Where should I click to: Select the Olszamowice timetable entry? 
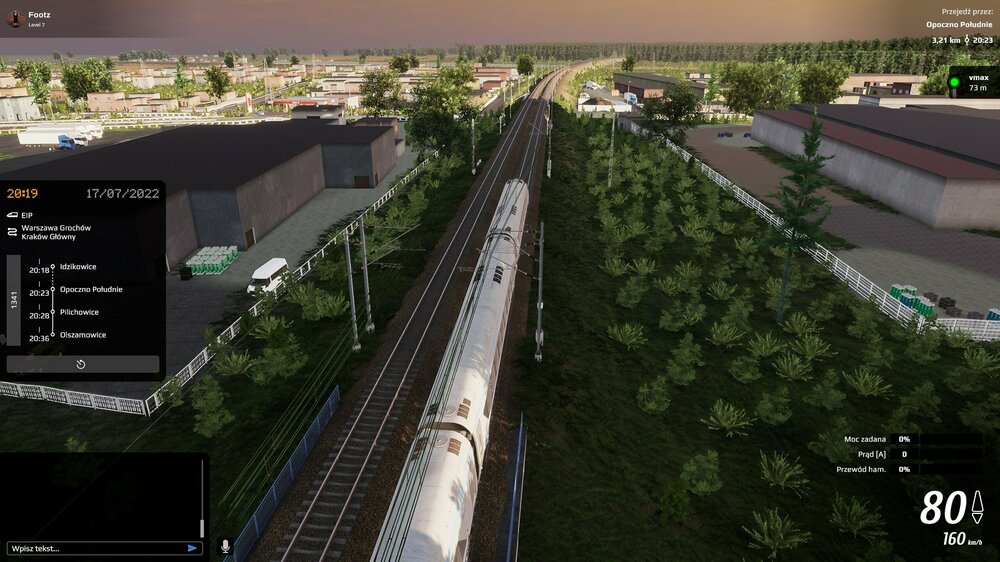(84, 335)
